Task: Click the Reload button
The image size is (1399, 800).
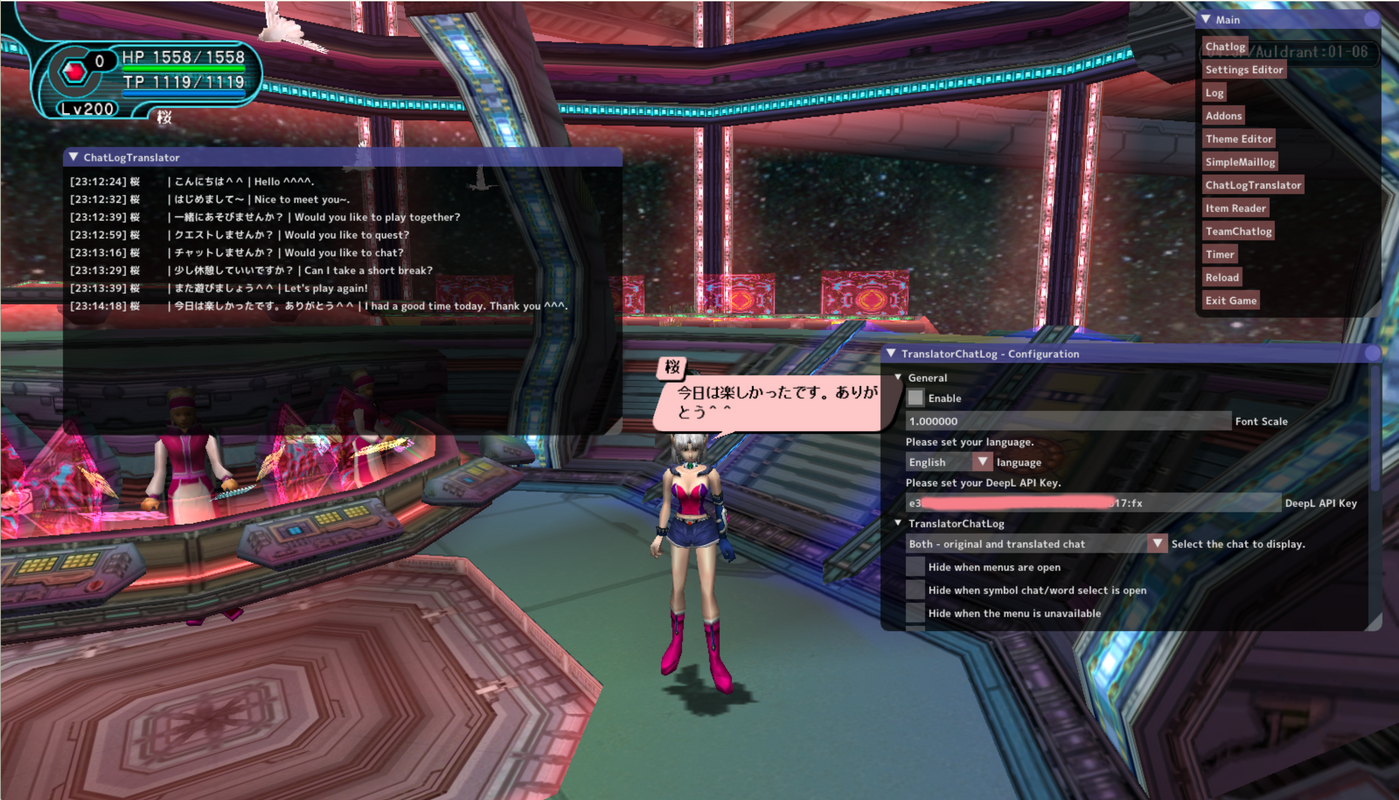Action: click(1222, 277)
